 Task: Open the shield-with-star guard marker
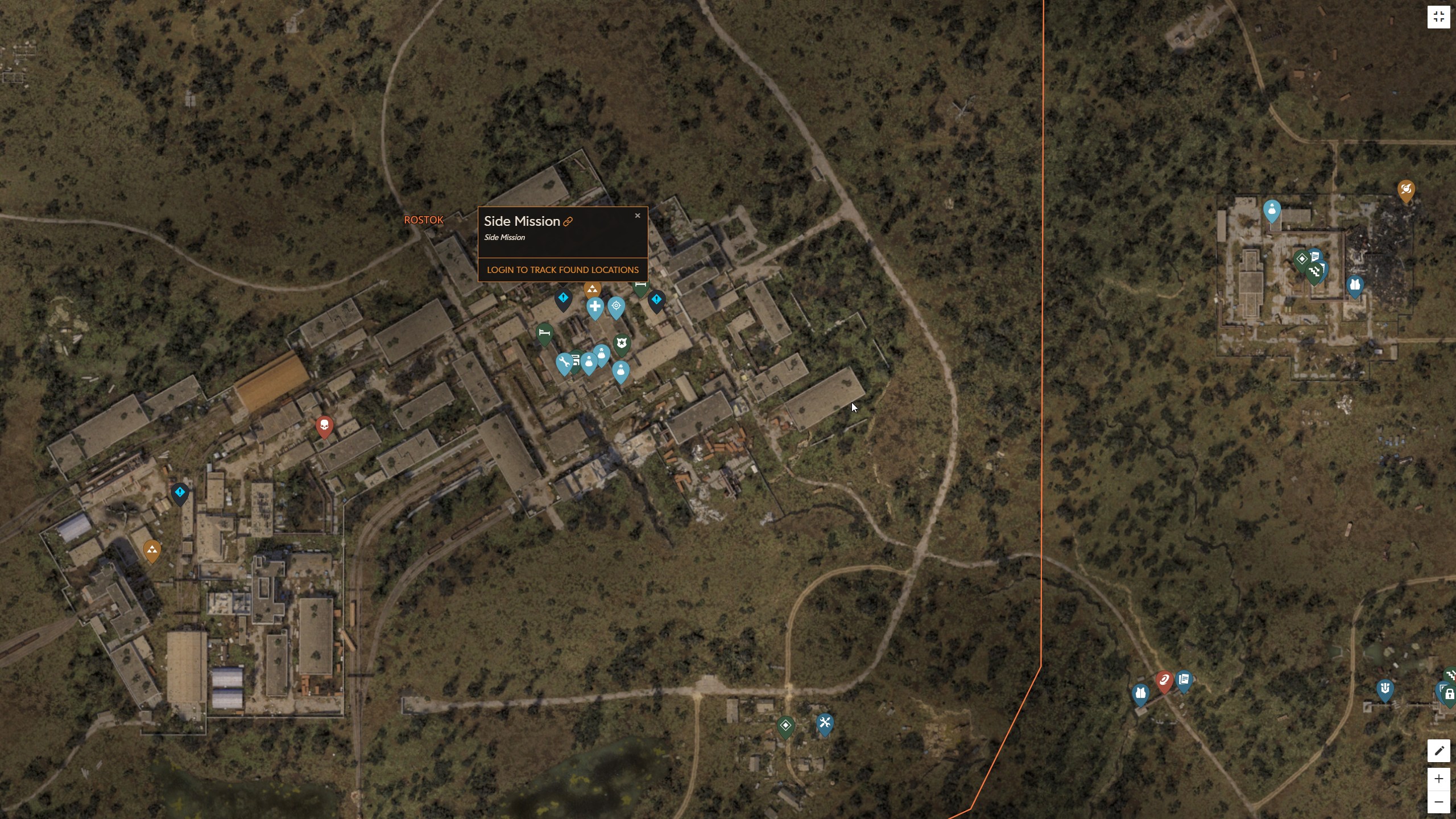[622, 342]
